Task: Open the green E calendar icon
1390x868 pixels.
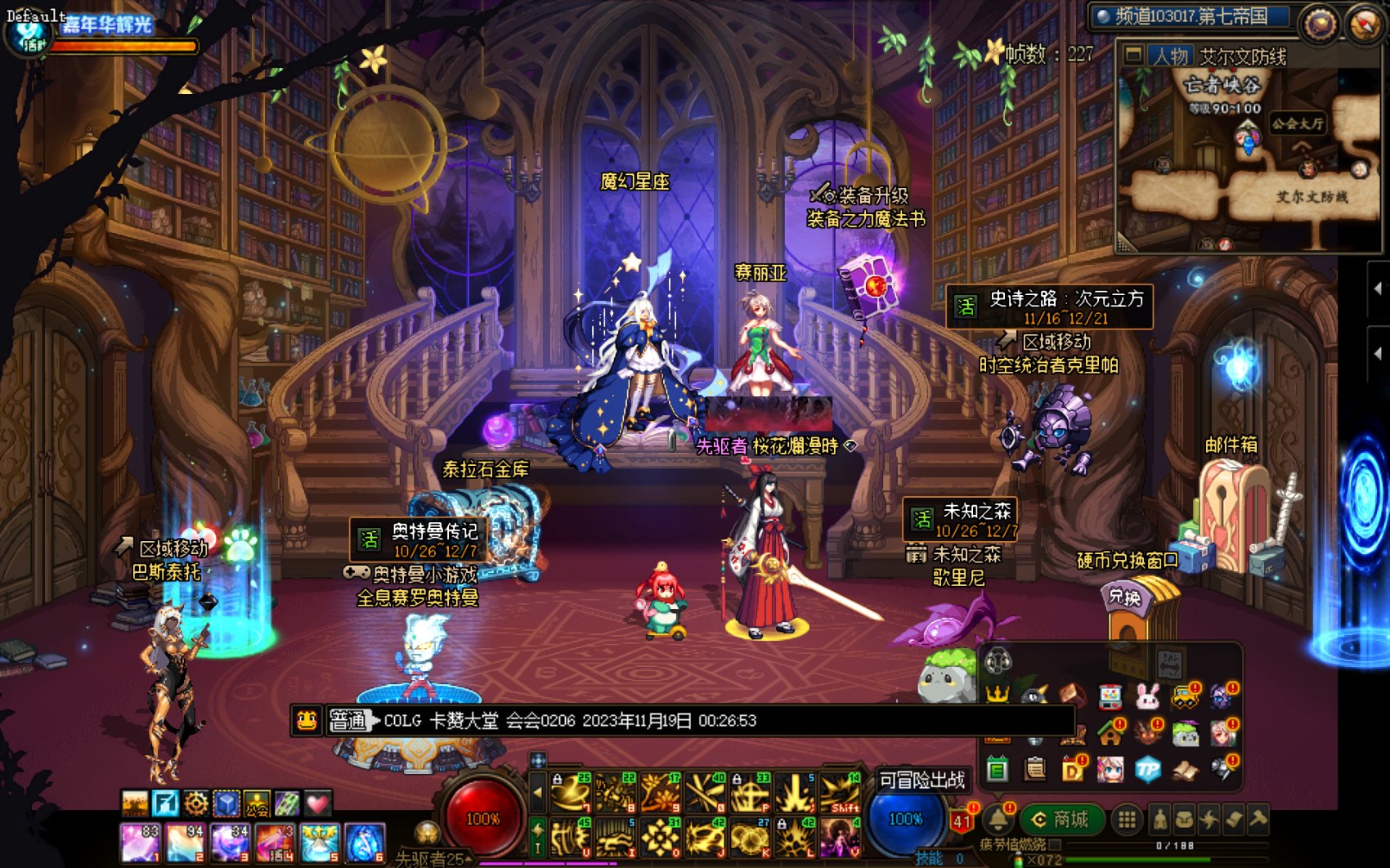Action: (x=997, y=768)
